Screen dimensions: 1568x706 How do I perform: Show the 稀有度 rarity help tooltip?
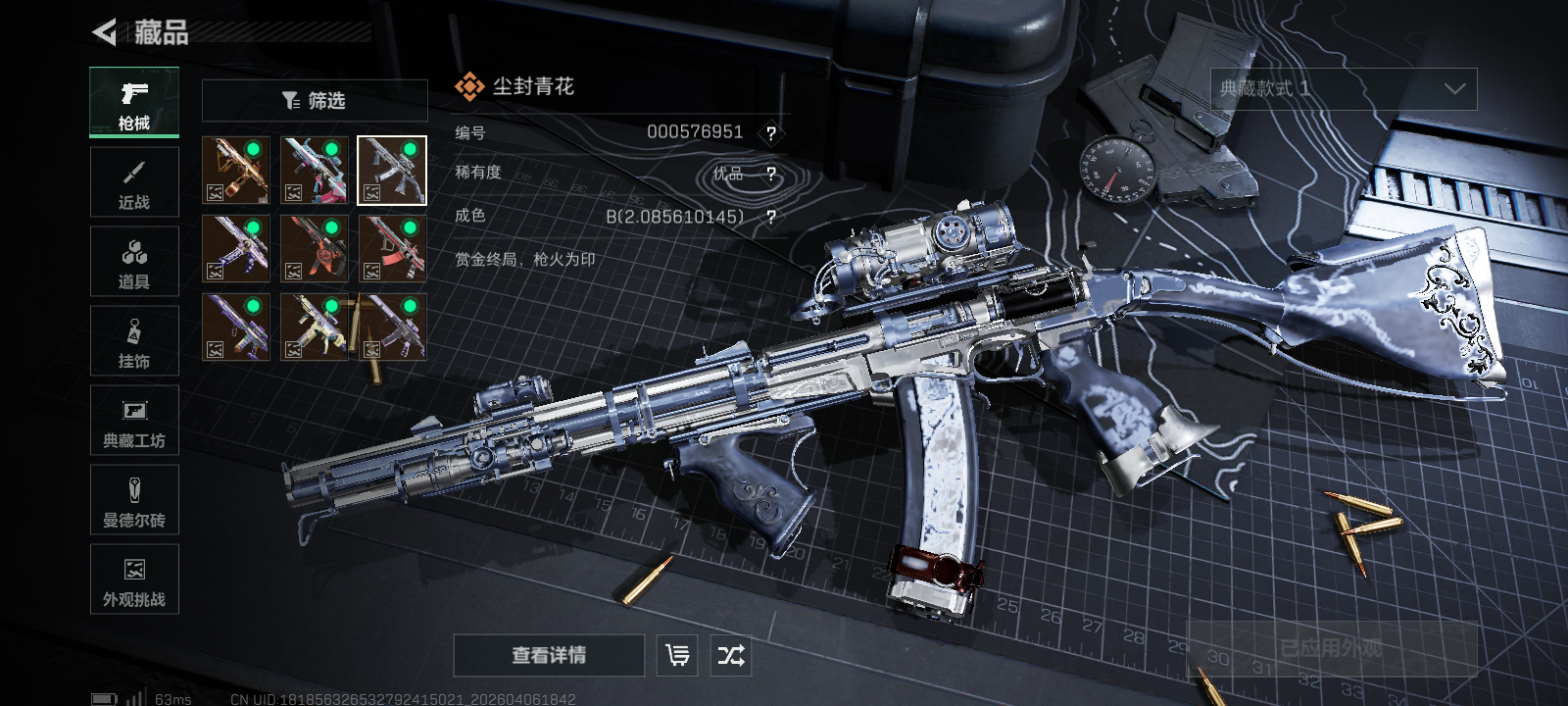click(771, 175)
